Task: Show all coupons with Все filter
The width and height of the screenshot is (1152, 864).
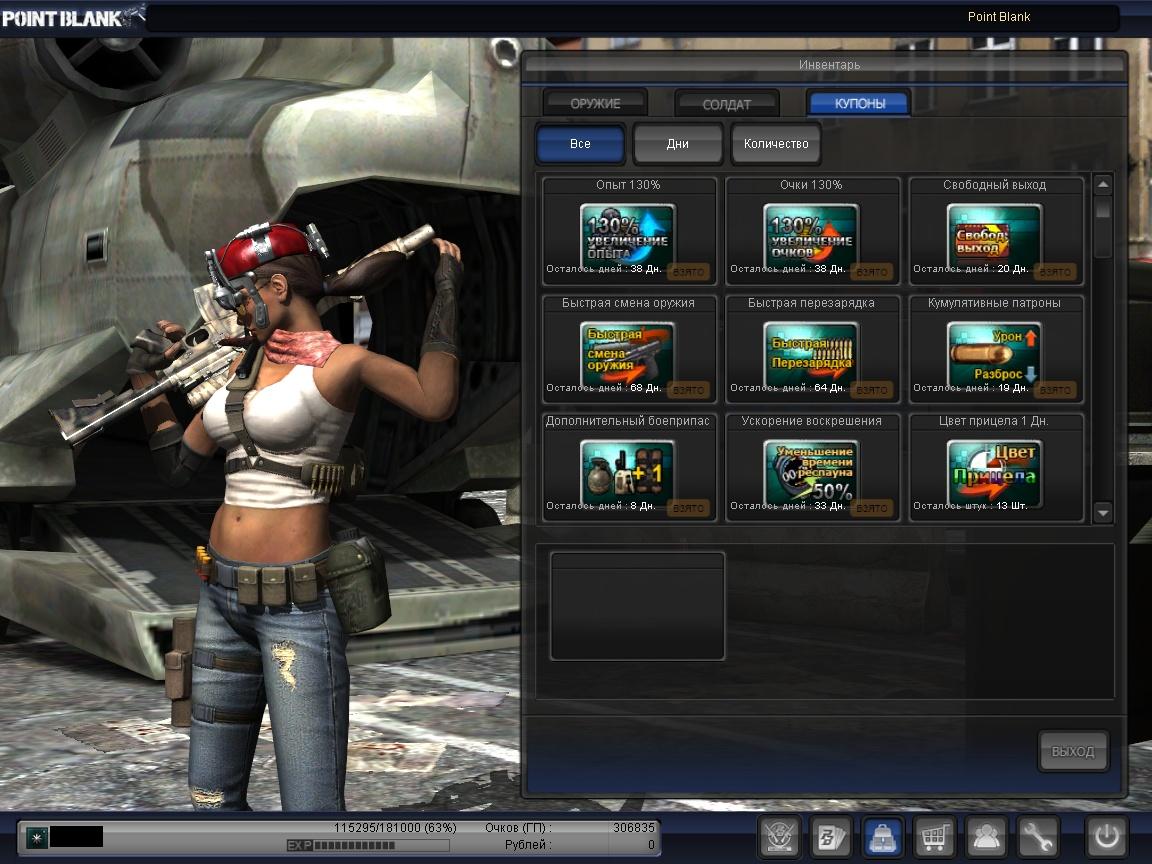Action: (x=580, y=144)
